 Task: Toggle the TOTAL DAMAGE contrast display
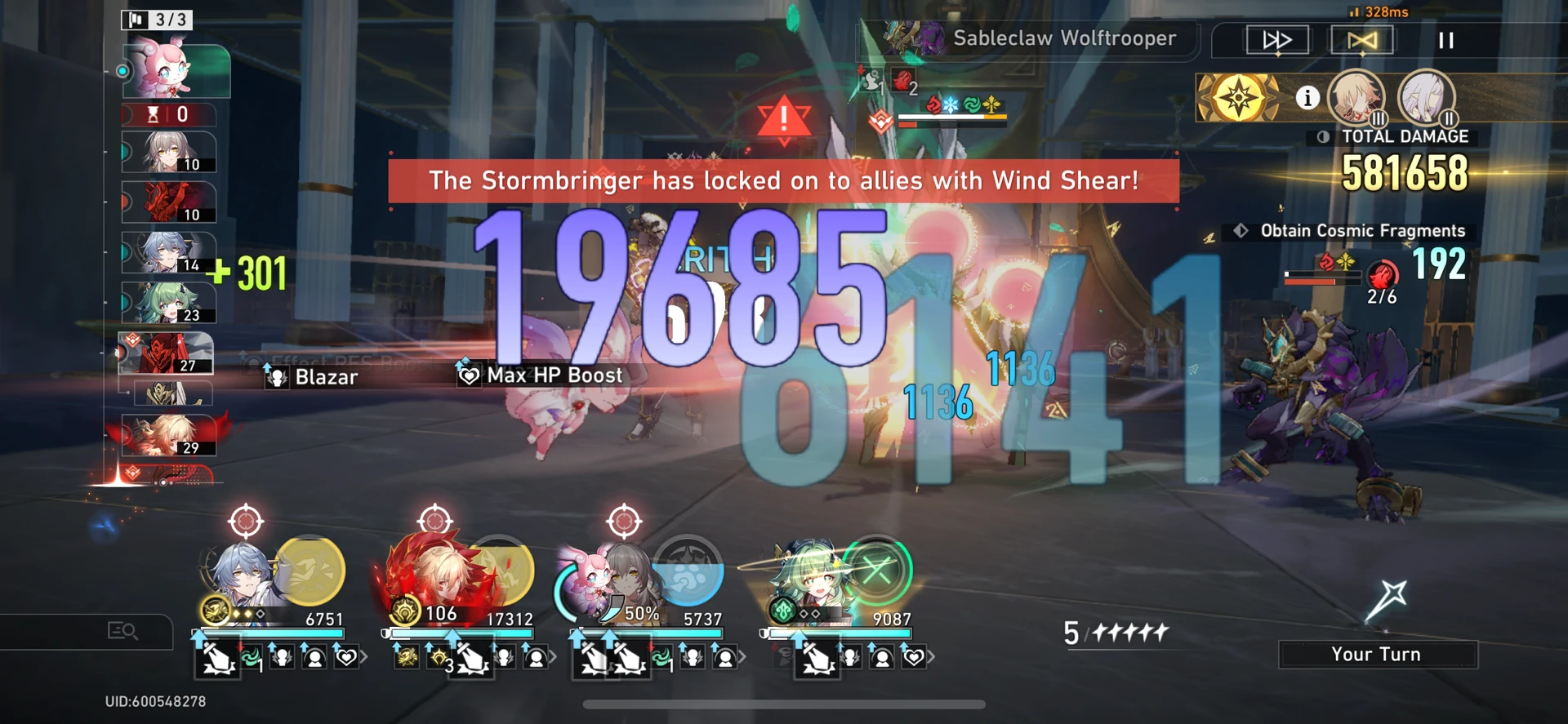(x=1321, y=137)
